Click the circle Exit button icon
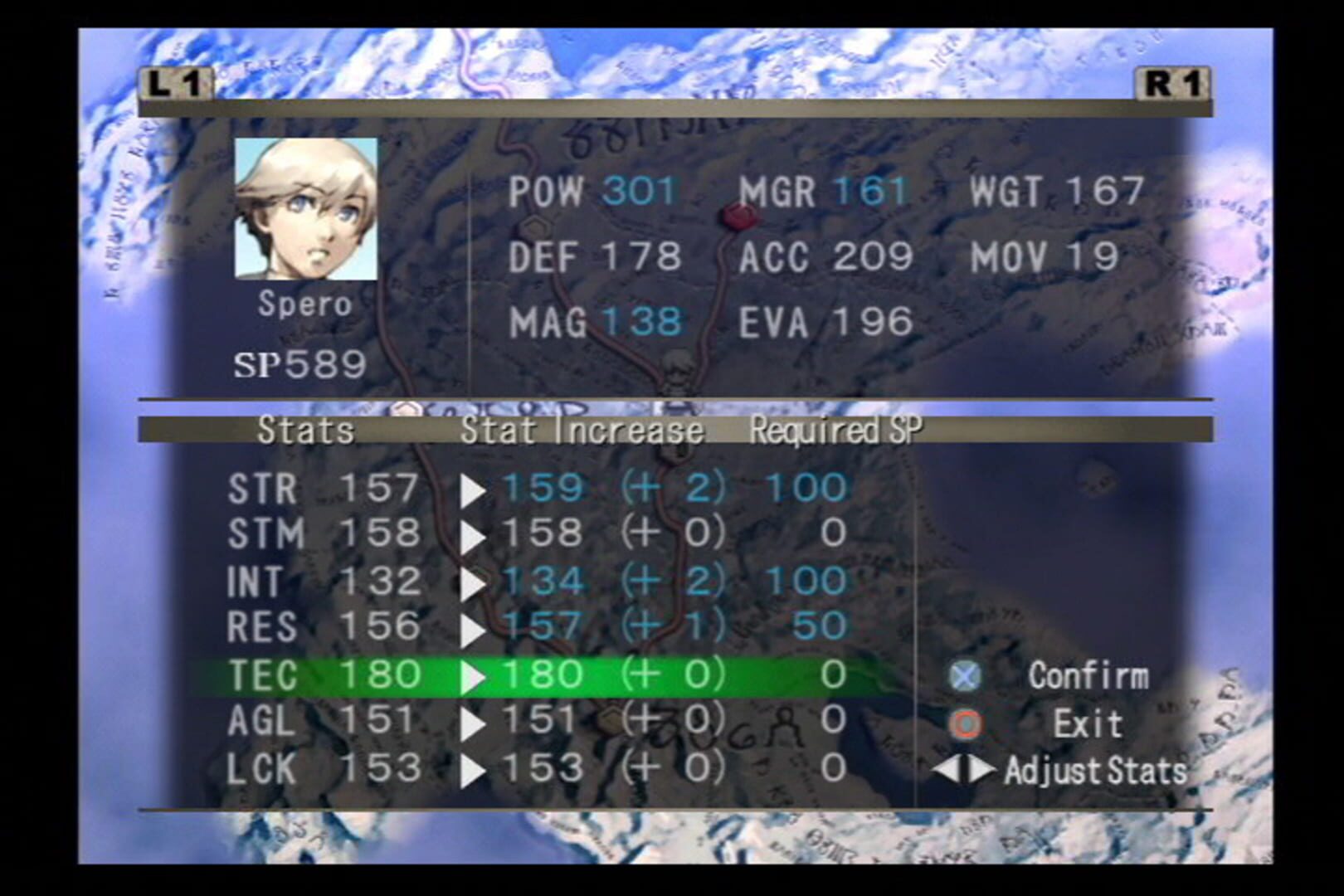The image size is (1344, 896). coord(965,723)
